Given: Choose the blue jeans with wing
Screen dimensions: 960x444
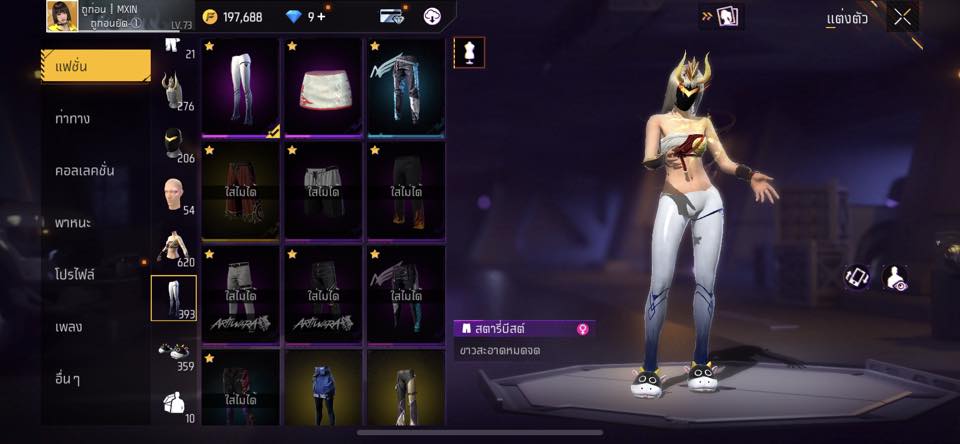Looking at the screenshot, I should 405,86.
